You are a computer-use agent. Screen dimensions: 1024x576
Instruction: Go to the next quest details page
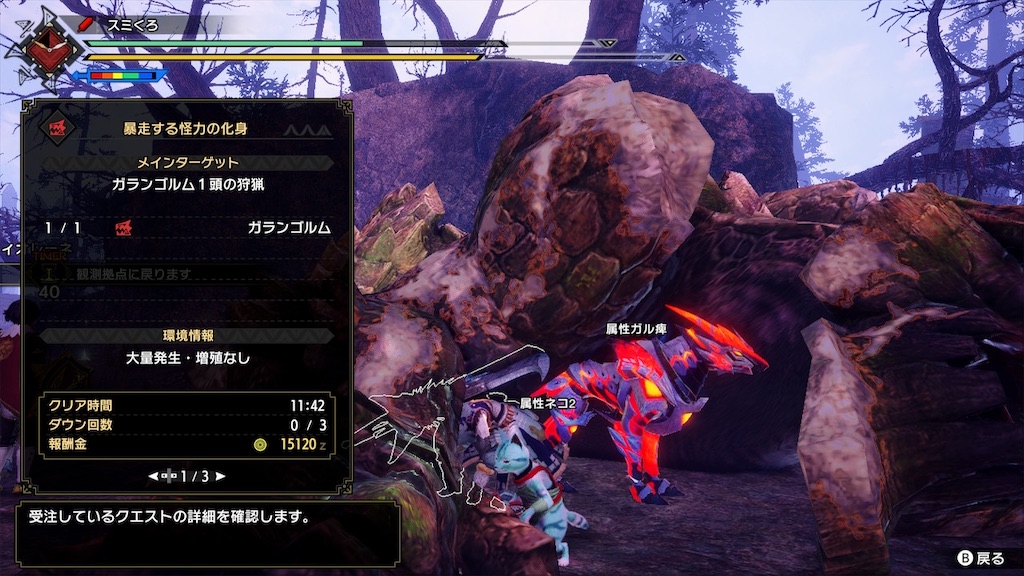coord(220,477)
